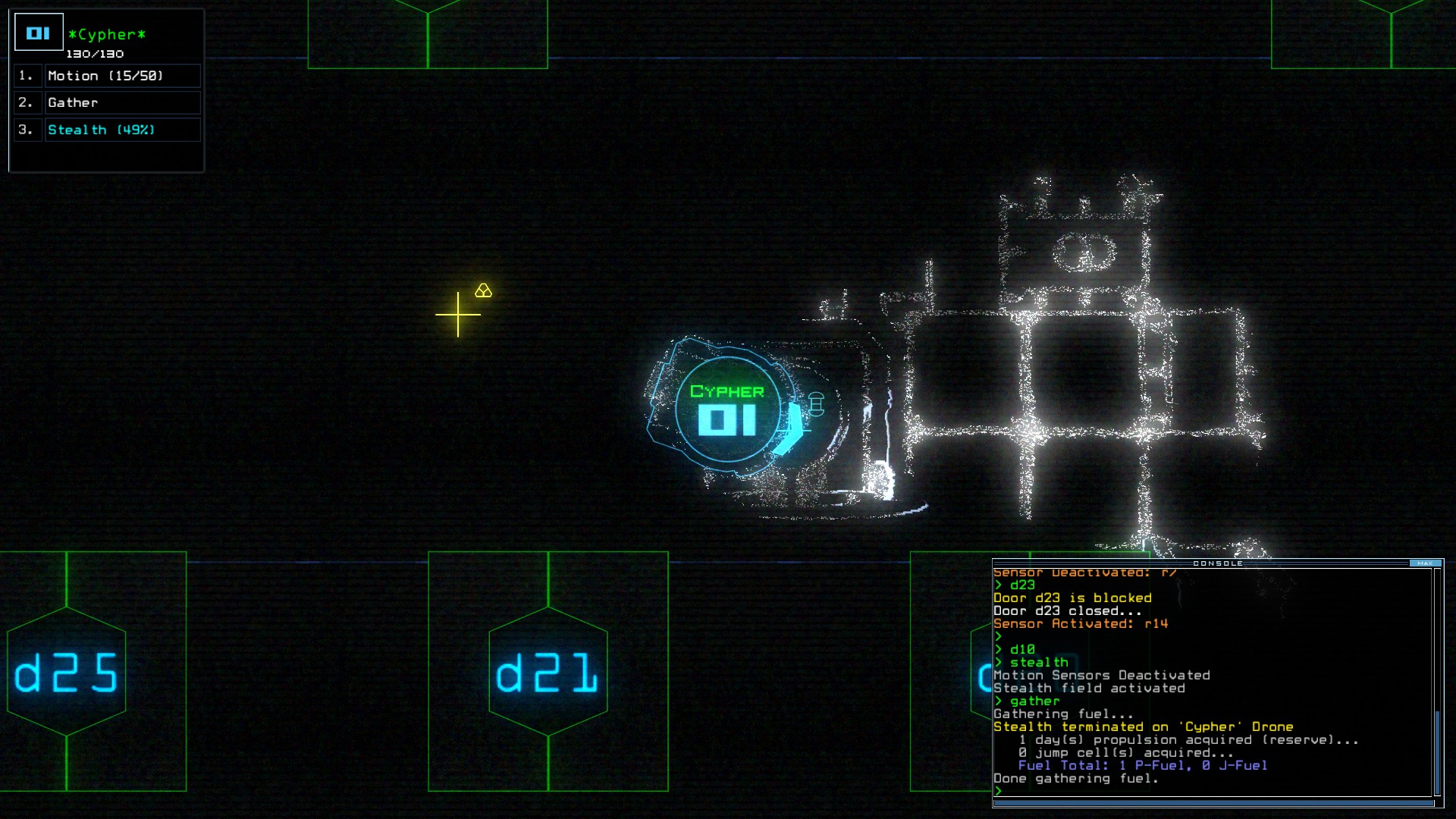Click the generator icon beside the Cypher drone

(x=817, y=404)
